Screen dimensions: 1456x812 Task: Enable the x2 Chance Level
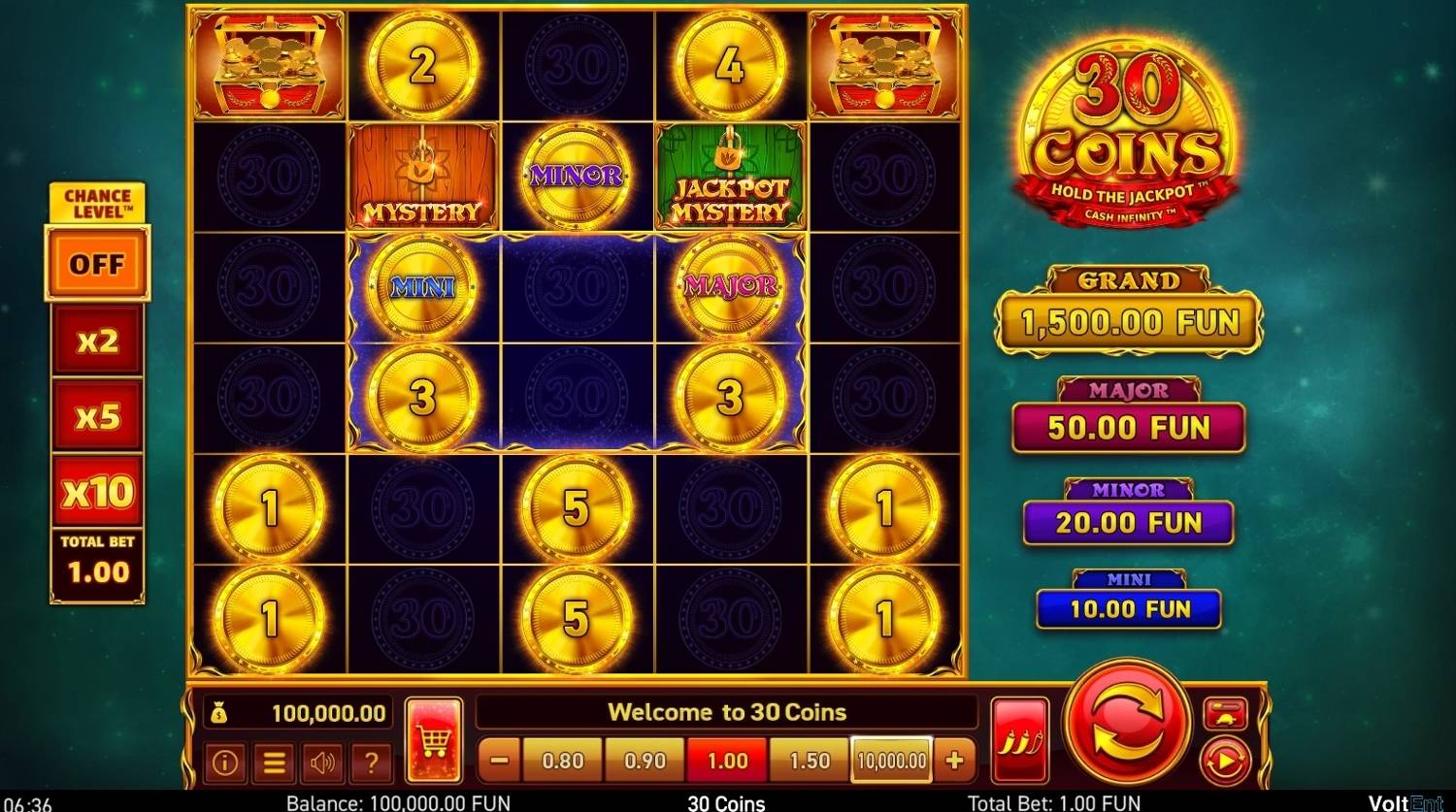(96, 340)
